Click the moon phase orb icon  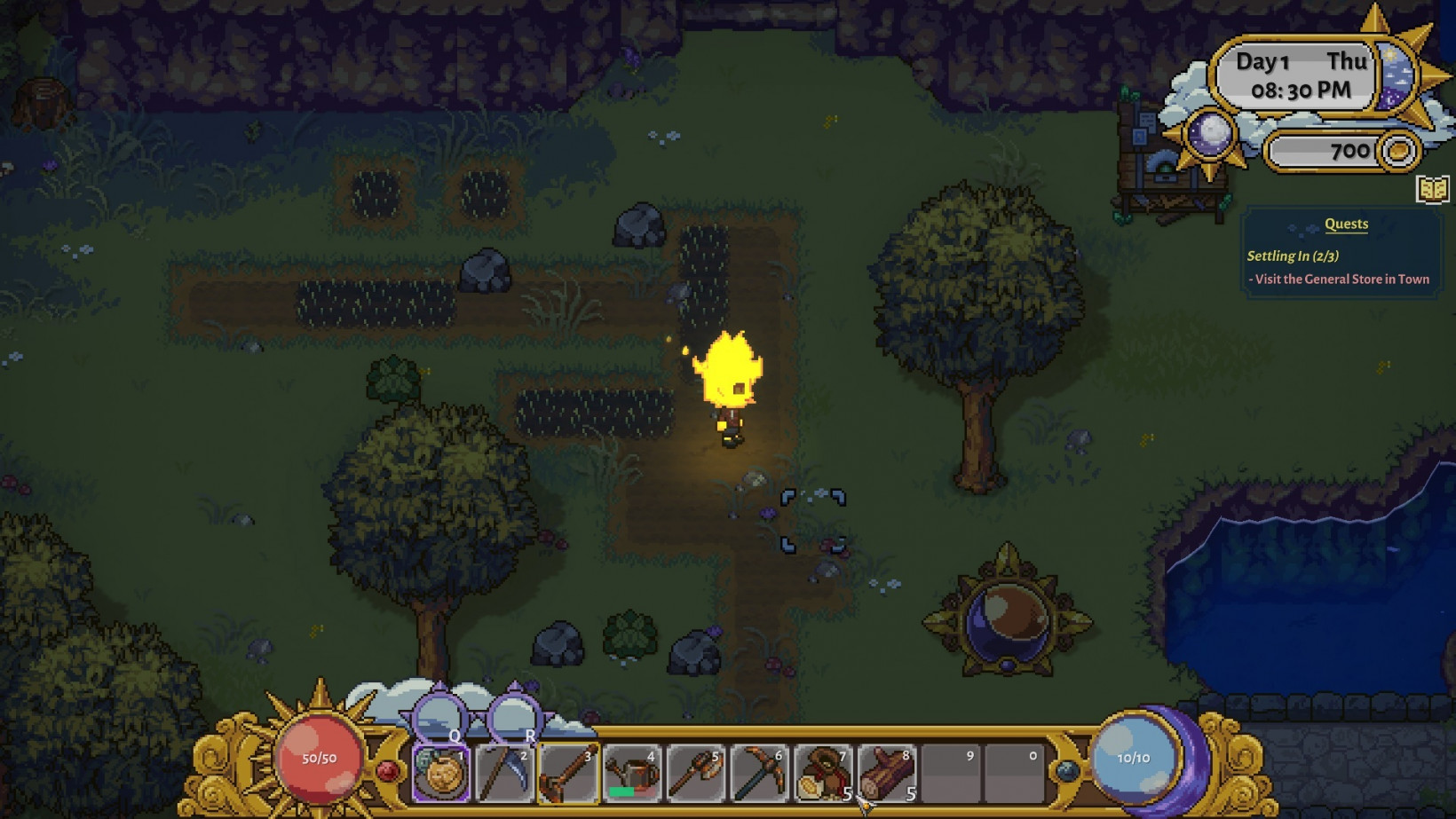pos(1209,135)
